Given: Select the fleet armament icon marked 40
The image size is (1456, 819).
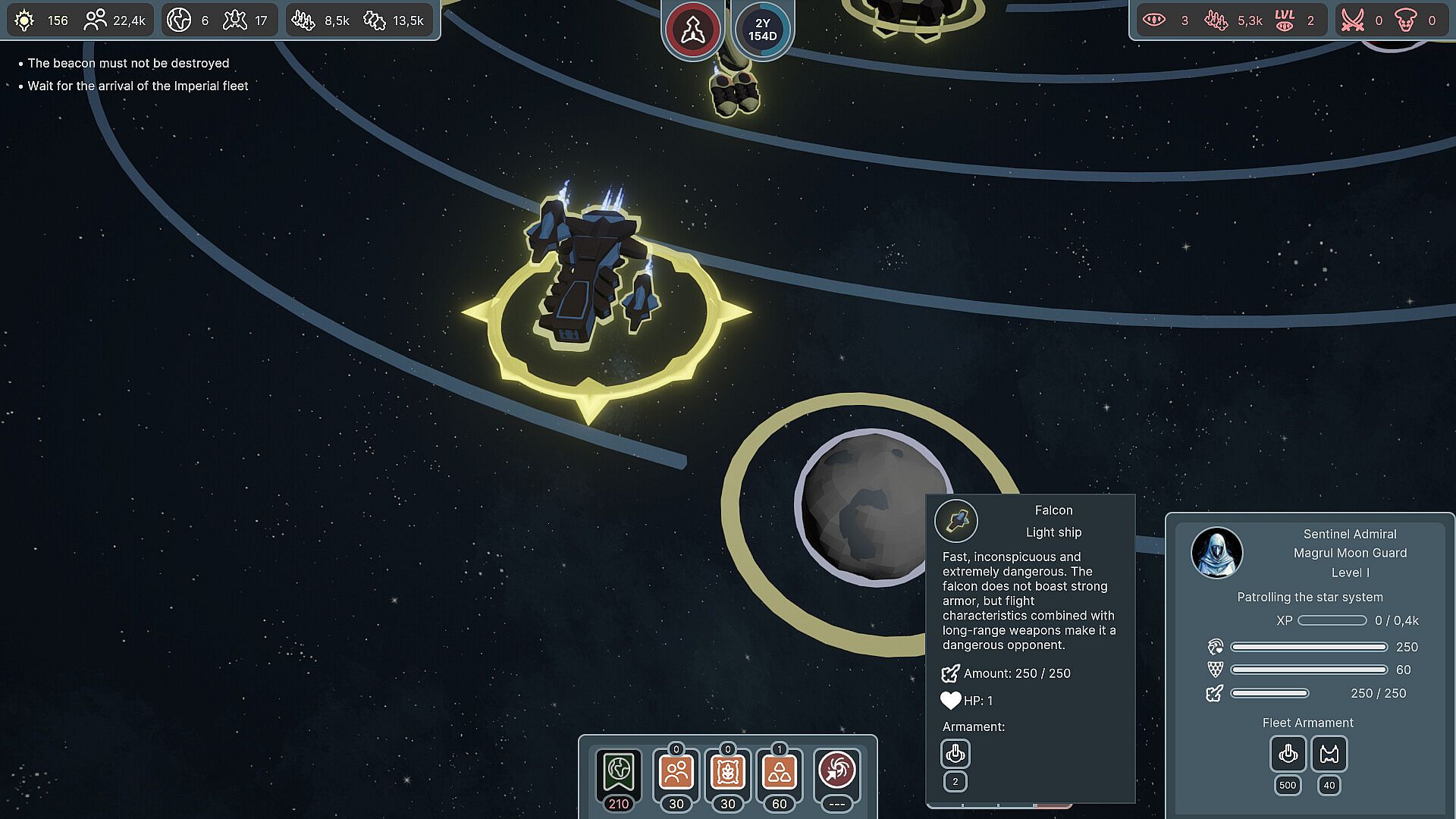Looking at the screenshot, I should [1329, 754].
